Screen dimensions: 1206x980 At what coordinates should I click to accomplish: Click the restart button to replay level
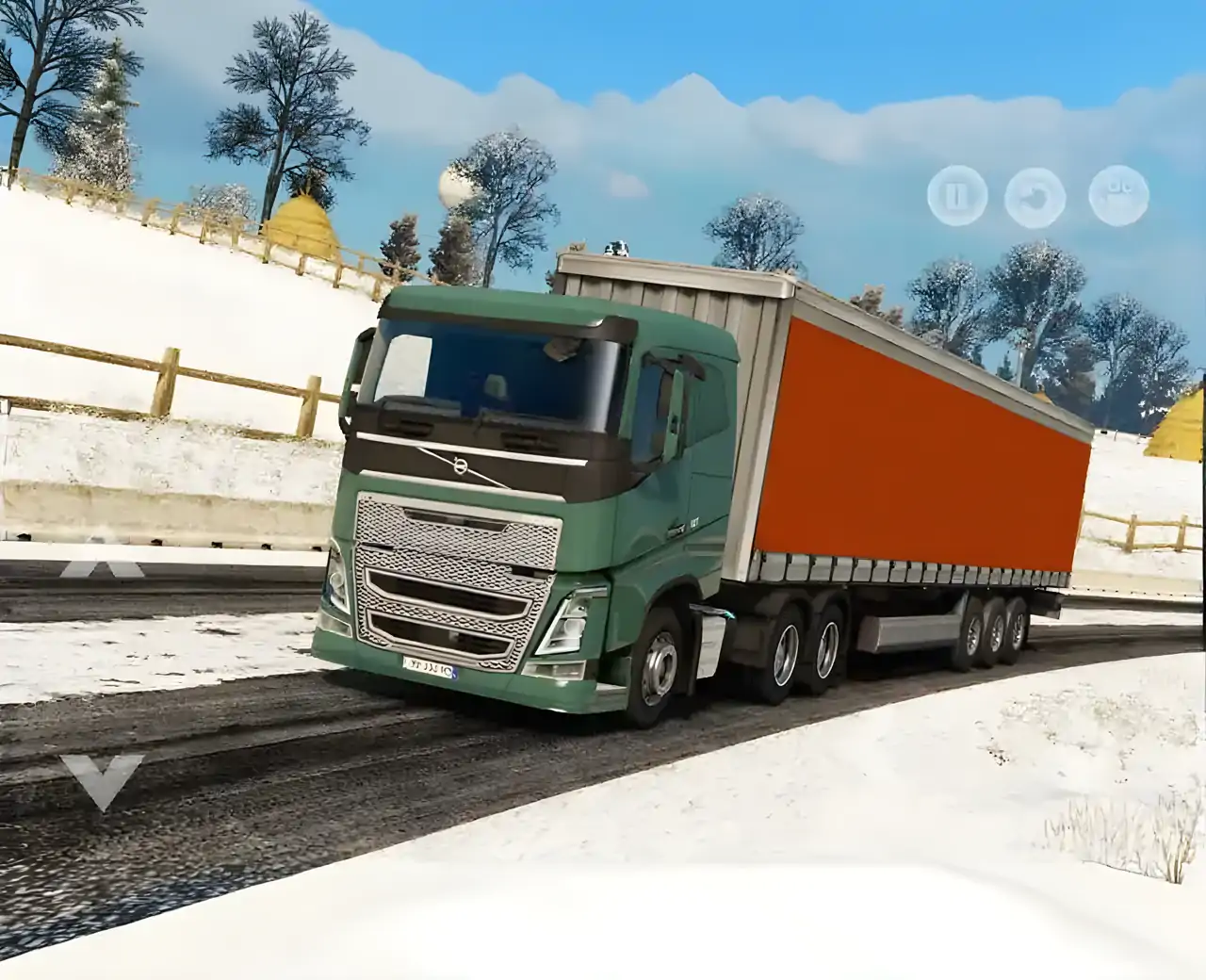point(1035,196)
